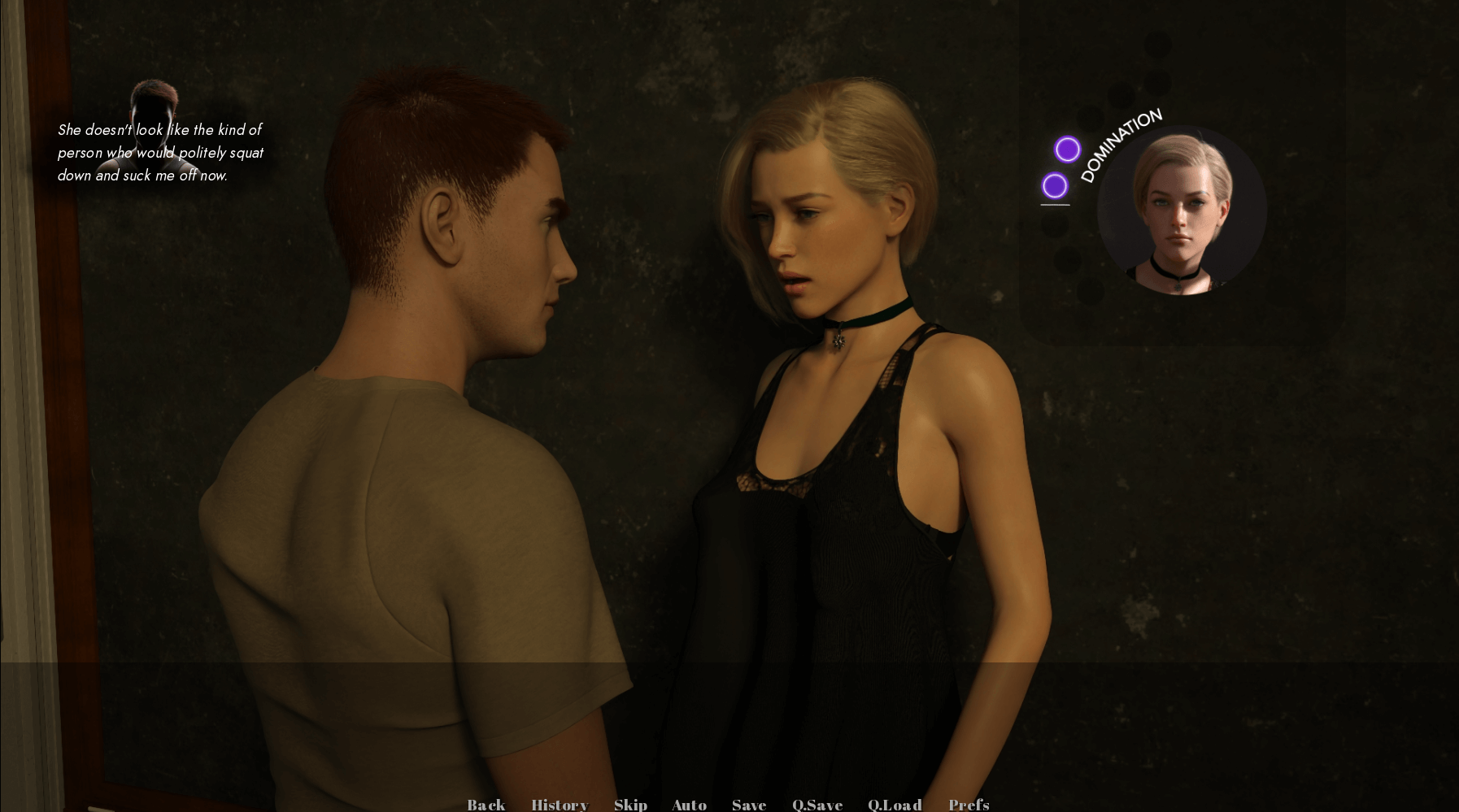
Task: Enable Q.Save from the quick menu
Action: [817, 804]
